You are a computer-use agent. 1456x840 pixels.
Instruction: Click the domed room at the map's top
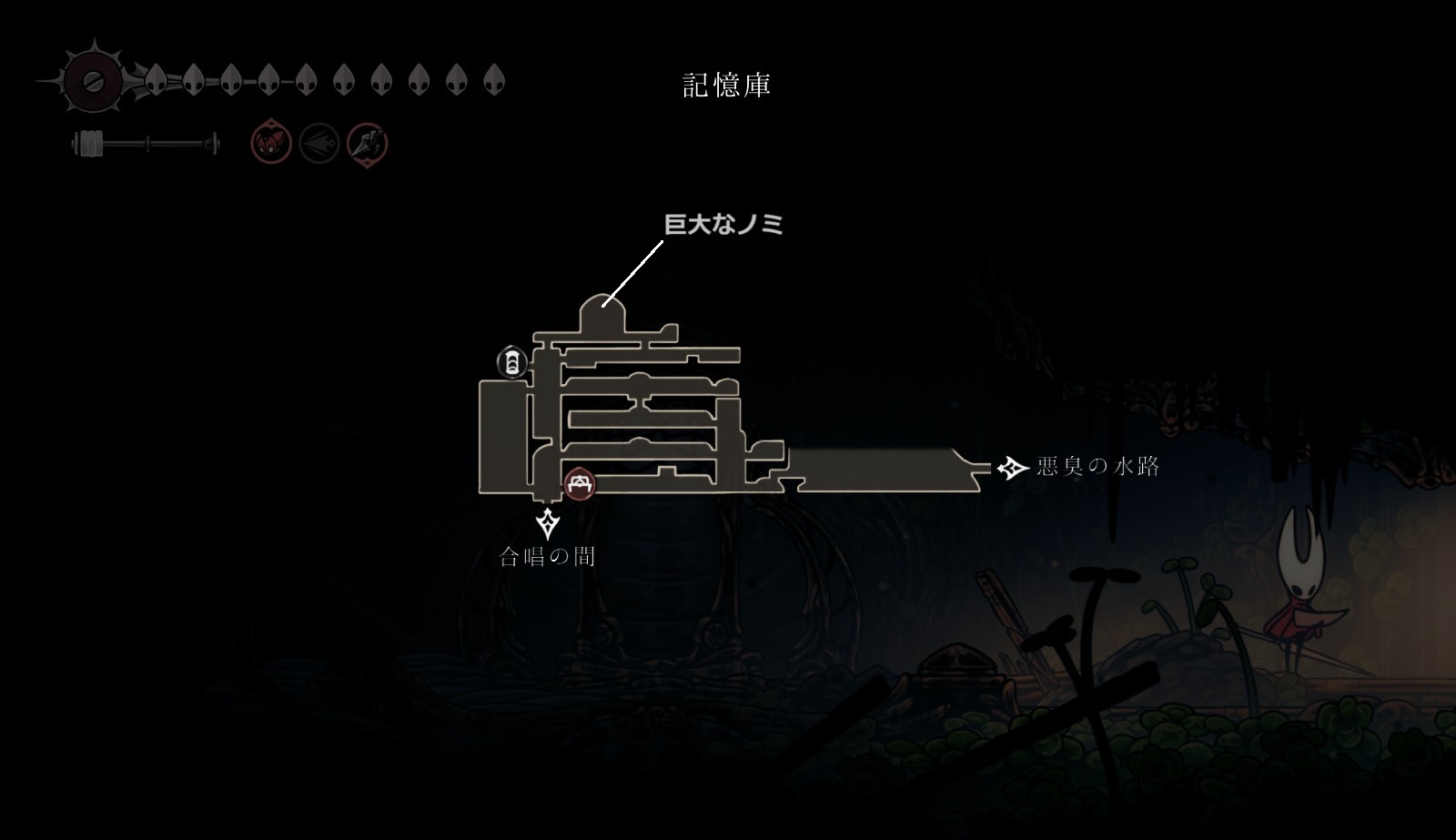click(x=603, y=315)
